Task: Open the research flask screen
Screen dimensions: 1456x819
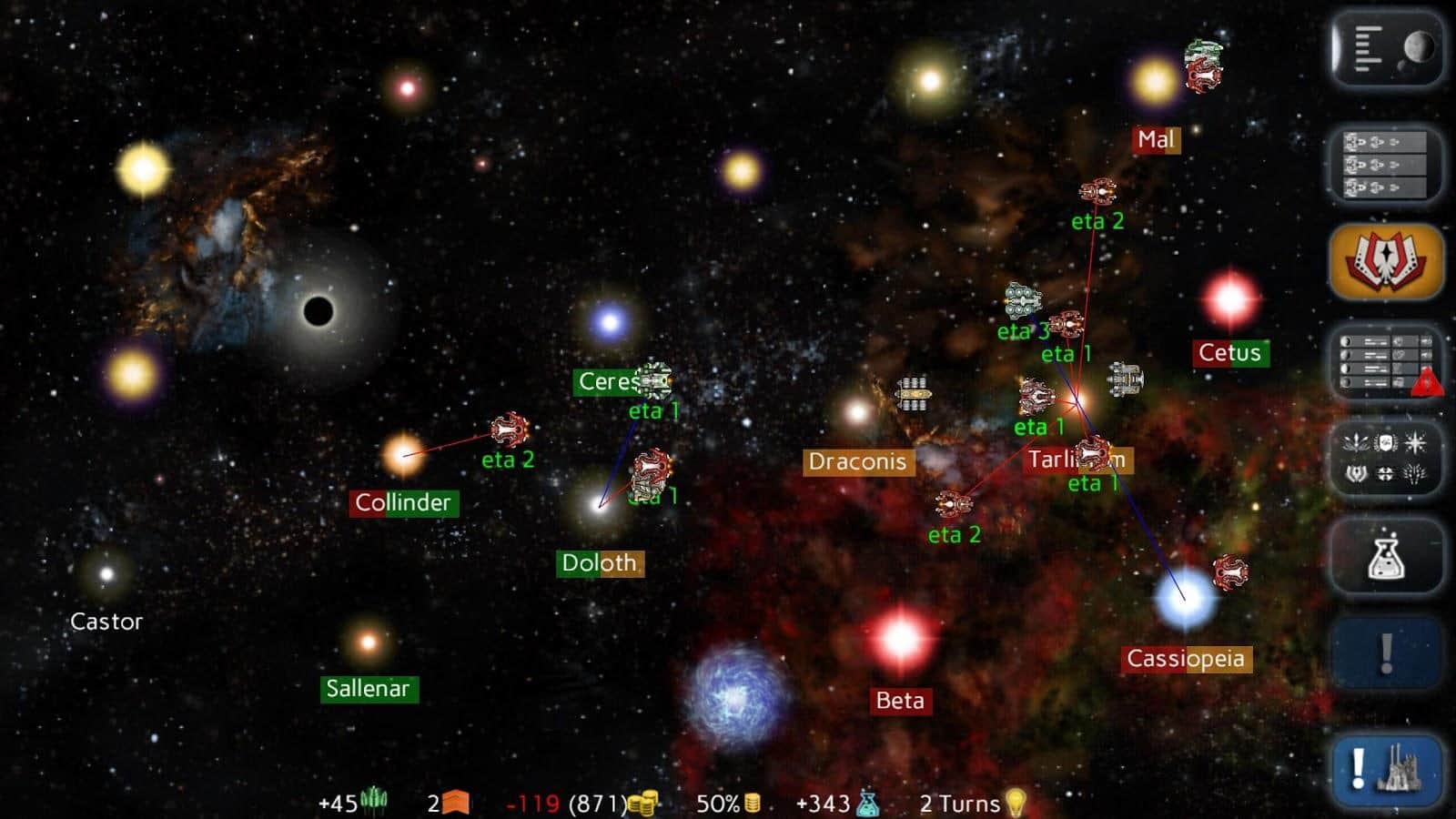Action: click(x=1385, y=560)
